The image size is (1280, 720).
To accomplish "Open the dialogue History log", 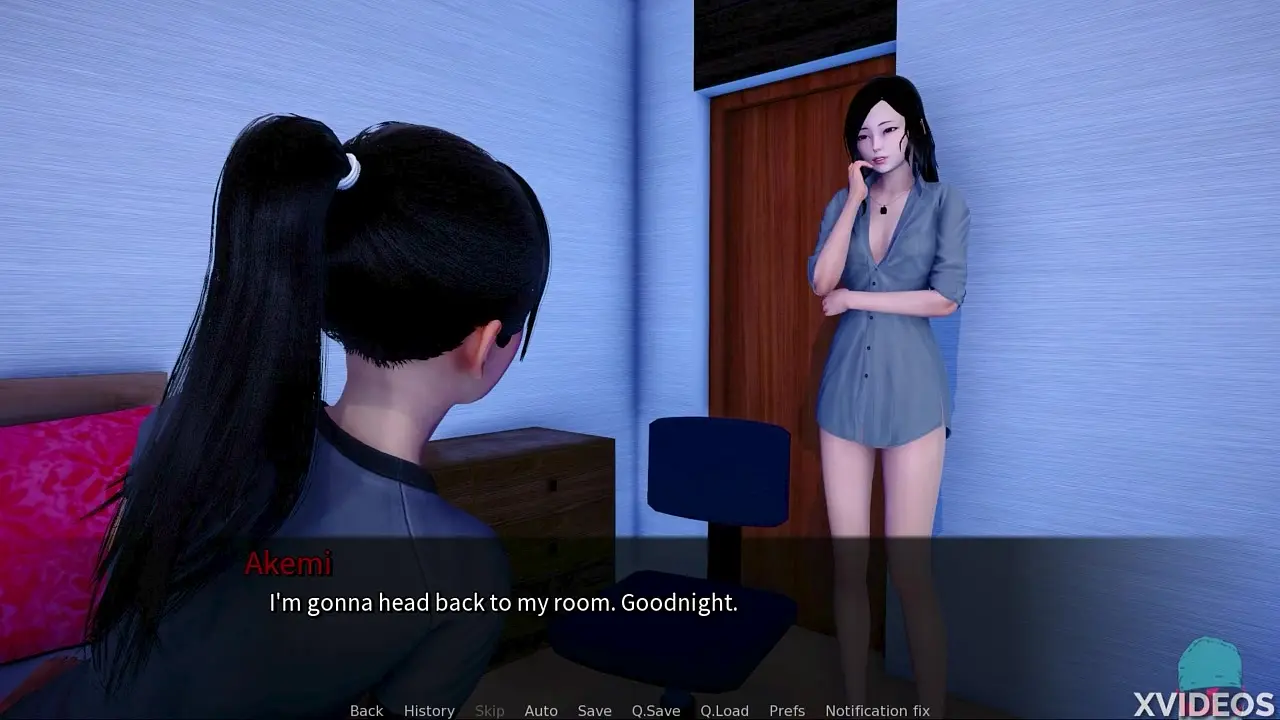I will point(429,710).
